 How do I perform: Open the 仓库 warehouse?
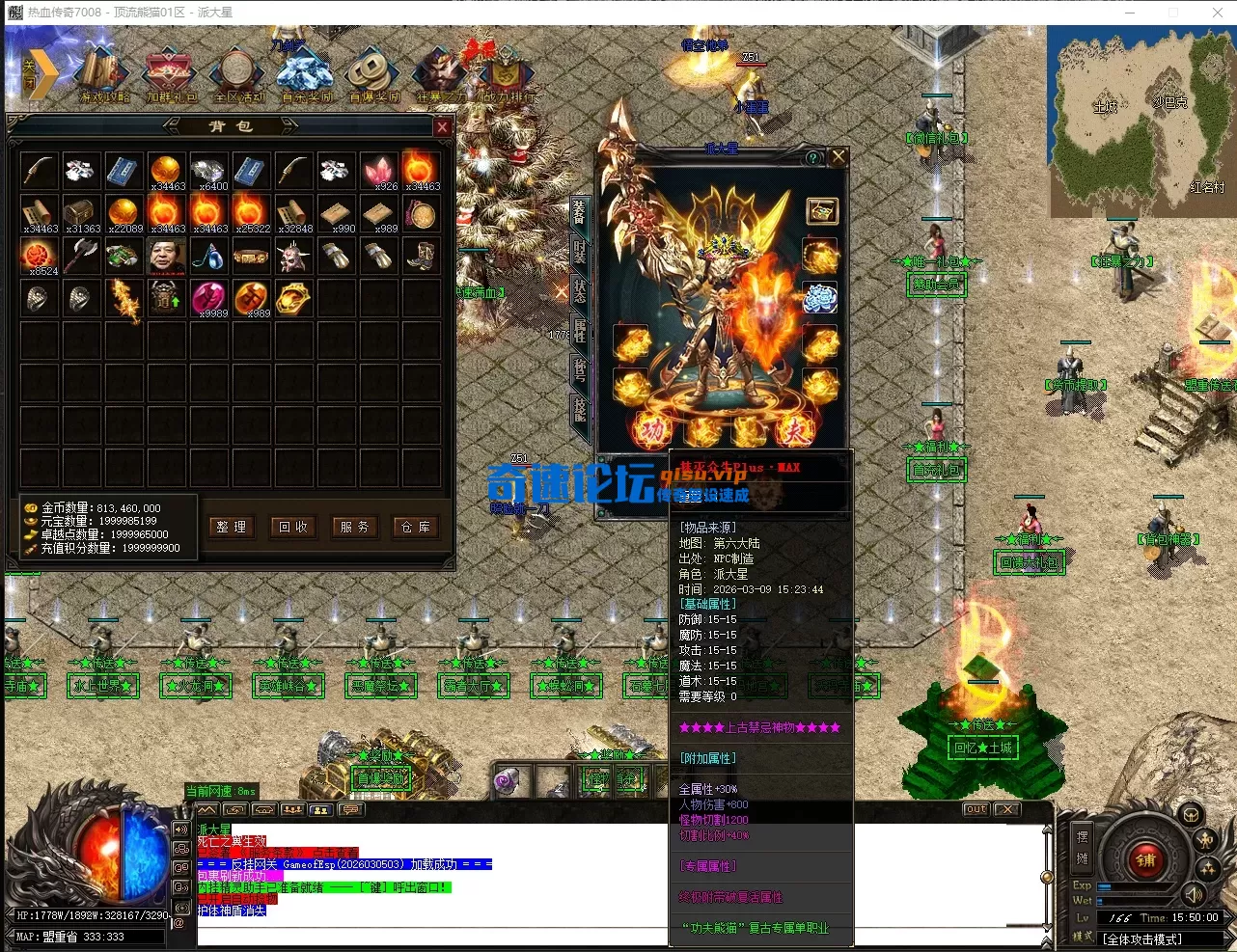416,527
